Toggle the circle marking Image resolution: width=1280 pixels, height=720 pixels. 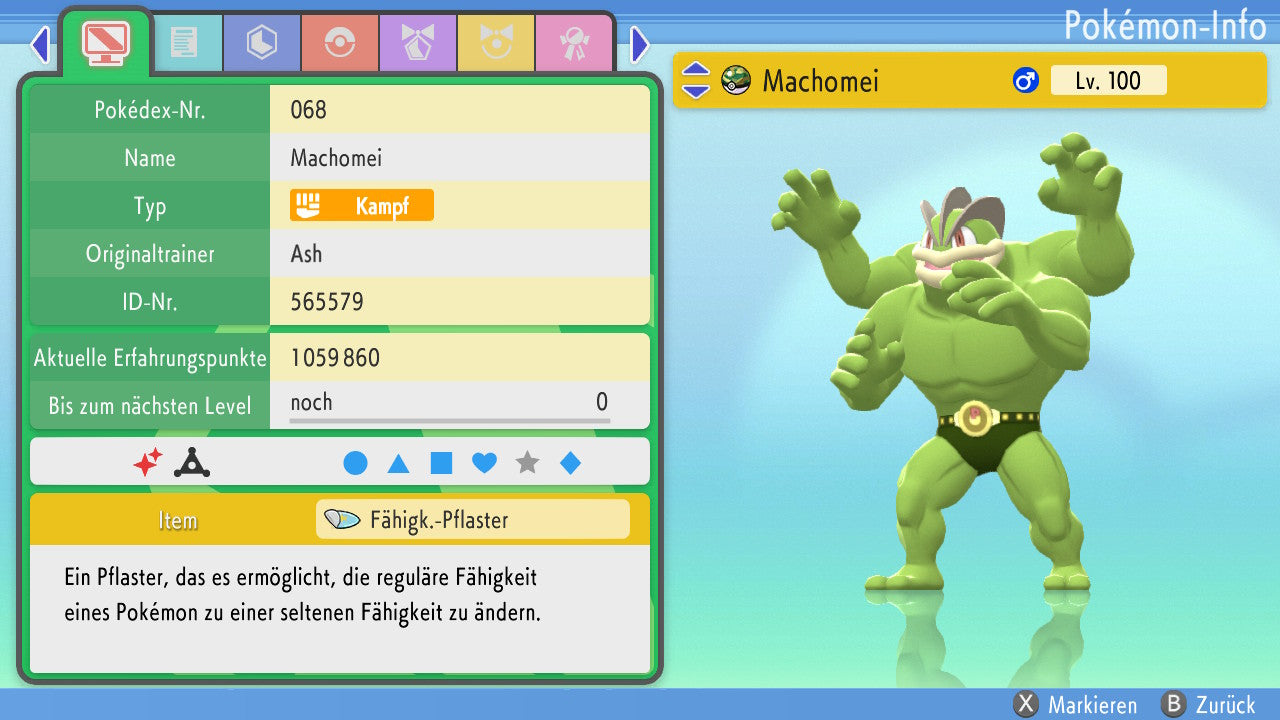click(355, 463)
